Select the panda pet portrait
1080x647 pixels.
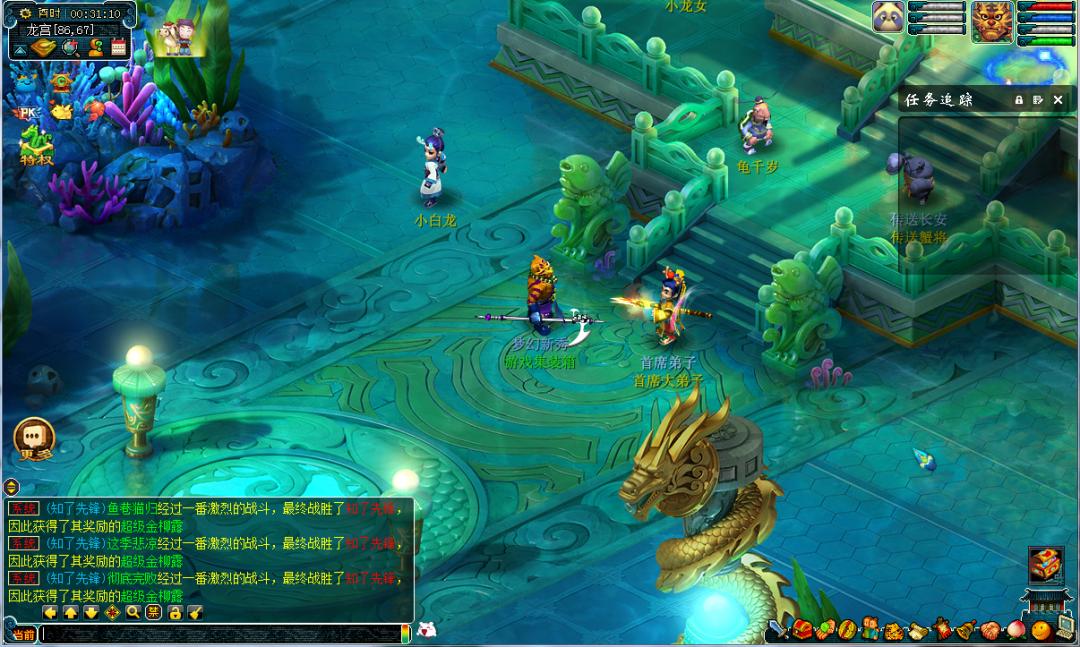(888, 17)
